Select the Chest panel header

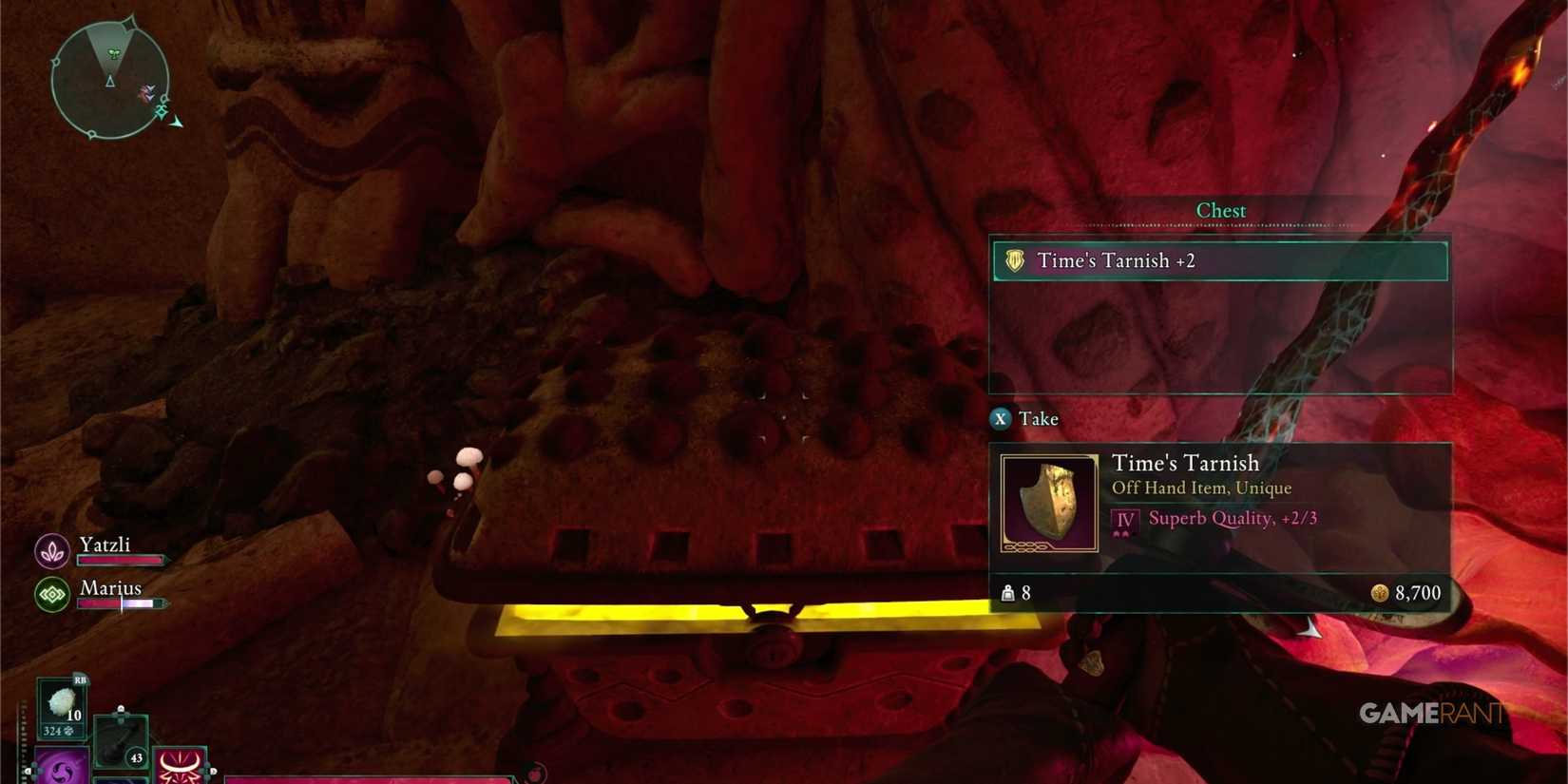click(1221, 210)
